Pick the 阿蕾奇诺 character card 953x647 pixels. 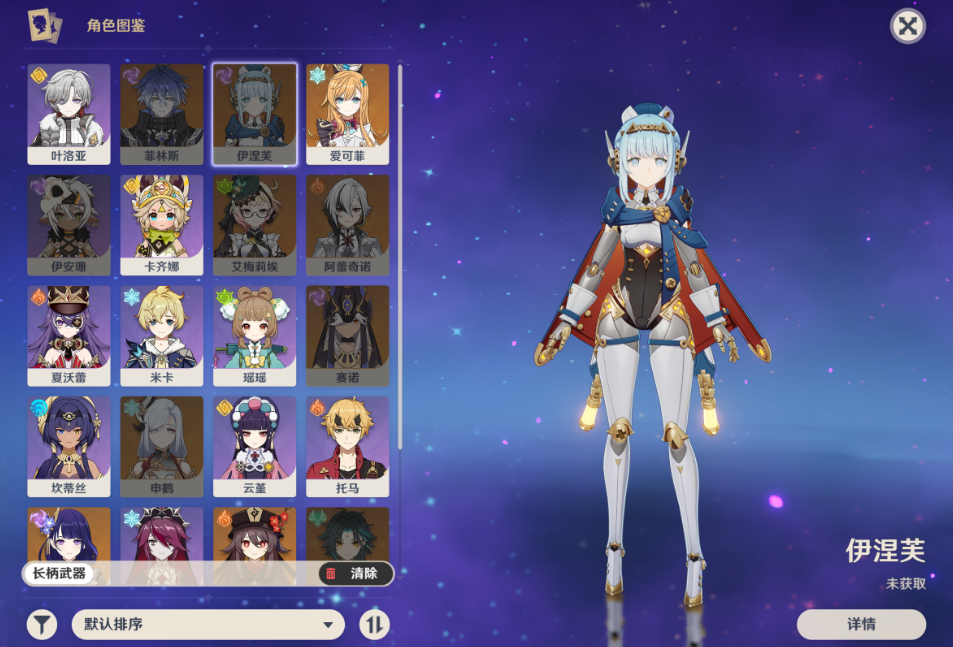(347, 224)
